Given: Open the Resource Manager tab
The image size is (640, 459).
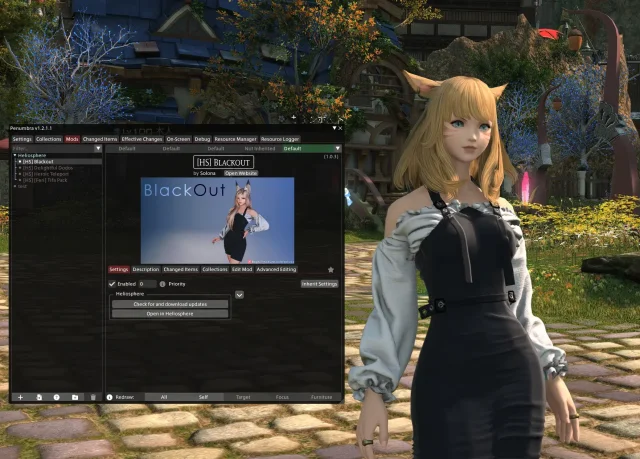Looking at the screenshot, I should [x=235, y=139].
